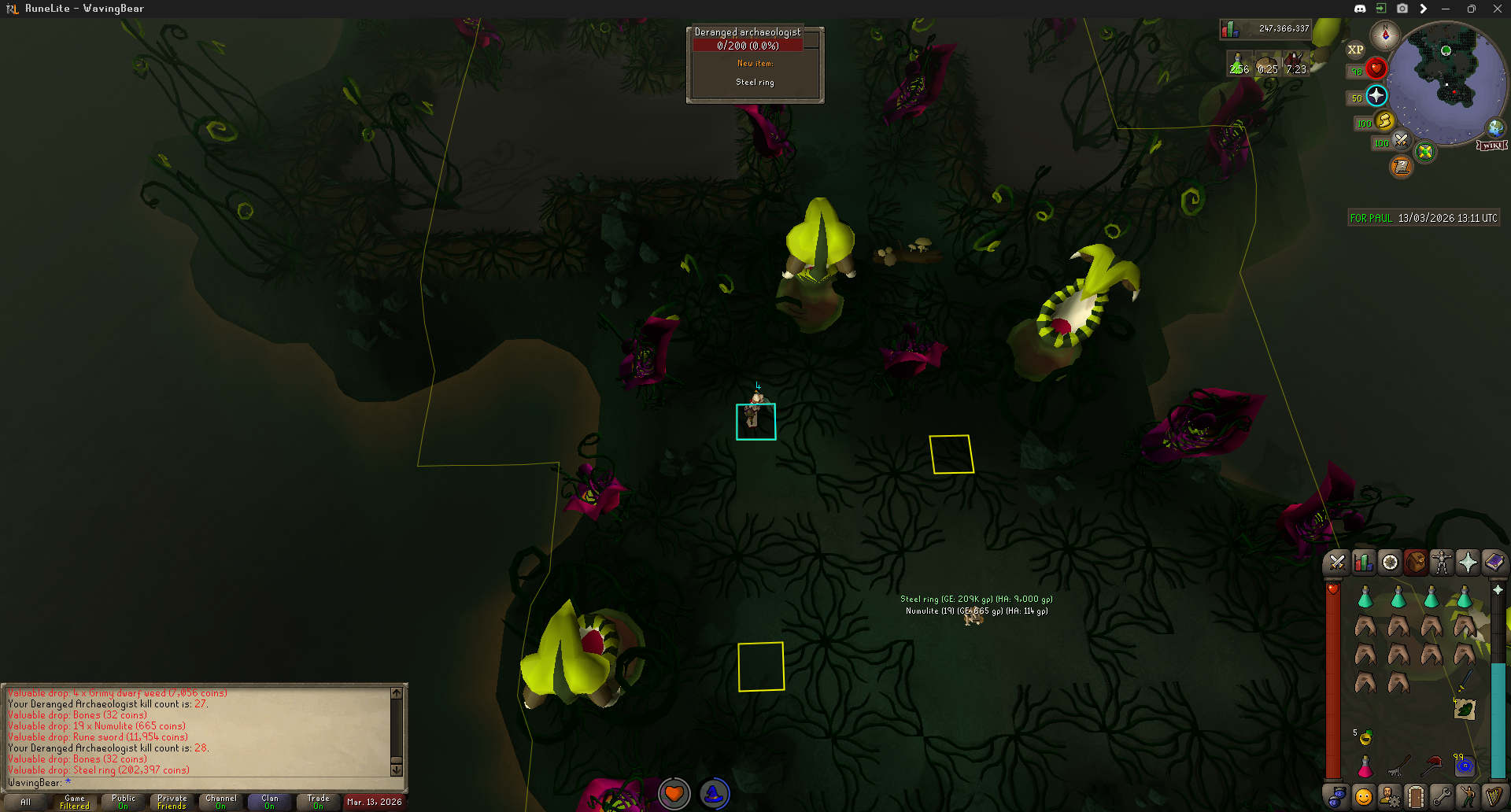Viewport: 1511px width, 812px height.
Task: Open the Settings wrench tab
Action: tap(1442, 797)
